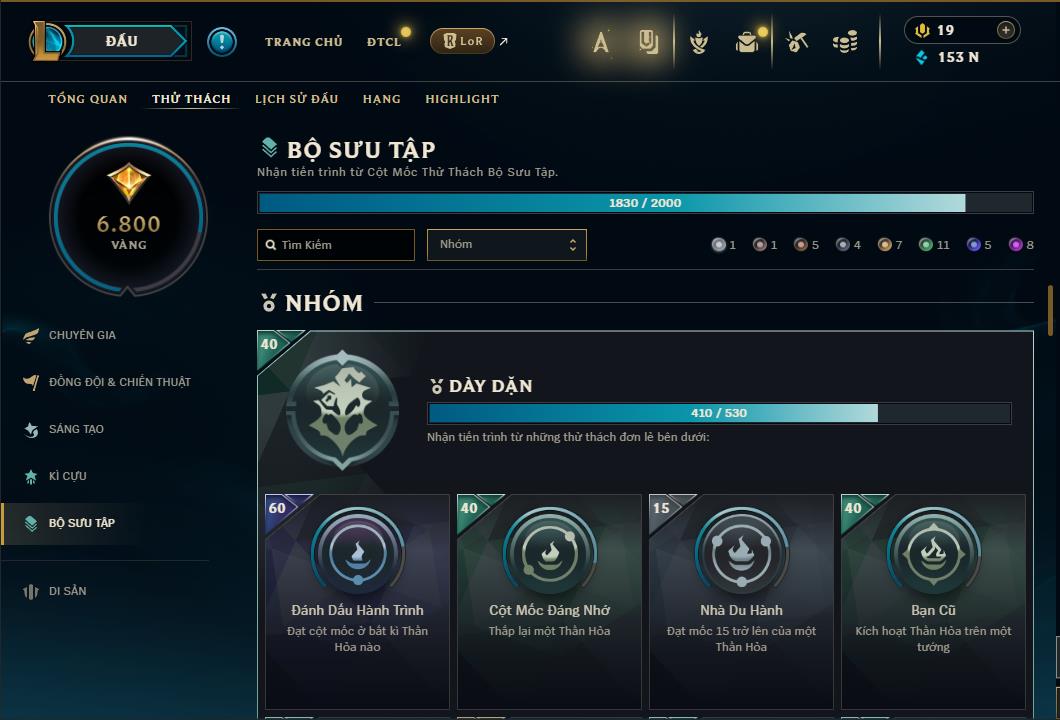Add currency with the plus button
This screenshot has height=720, width=1060.
1006,30
